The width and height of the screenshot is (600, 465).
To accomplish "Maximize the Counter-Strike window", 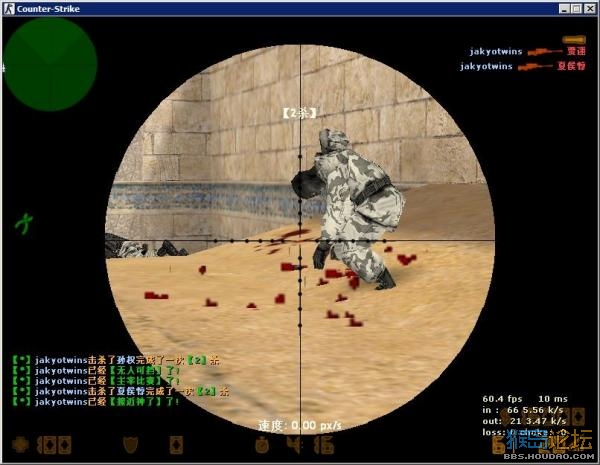I will point(574,8).
